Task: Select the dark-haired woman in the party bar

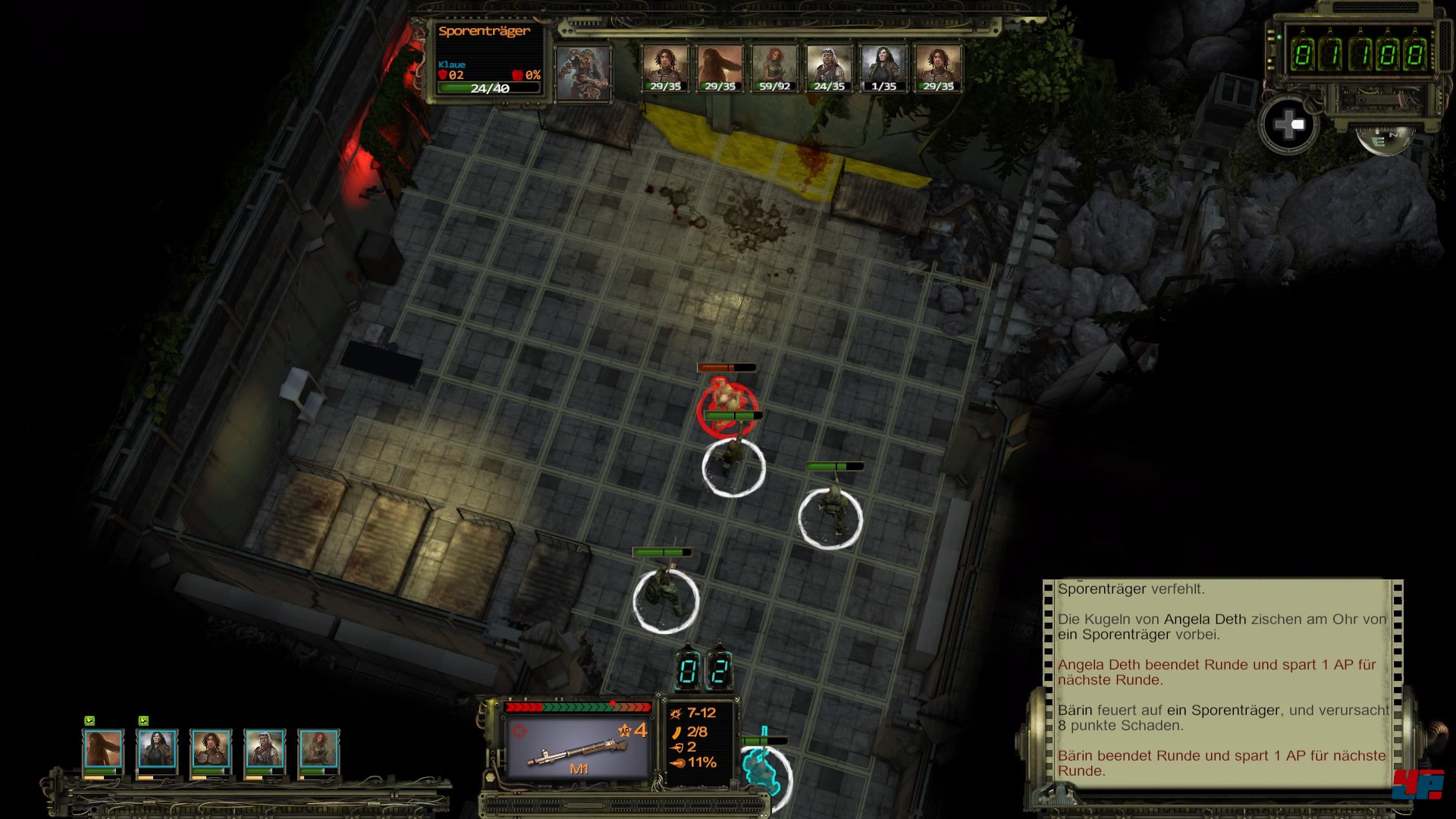Action: tap(157, 749)
